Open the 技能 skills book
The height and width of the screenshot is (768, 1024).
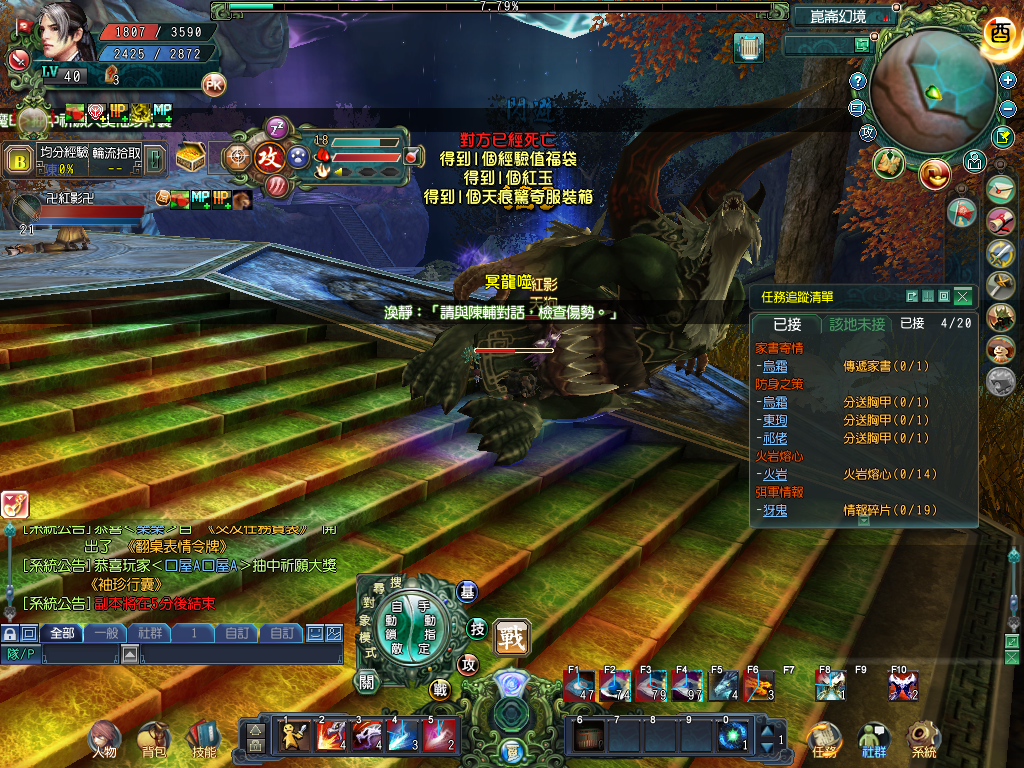203,741
